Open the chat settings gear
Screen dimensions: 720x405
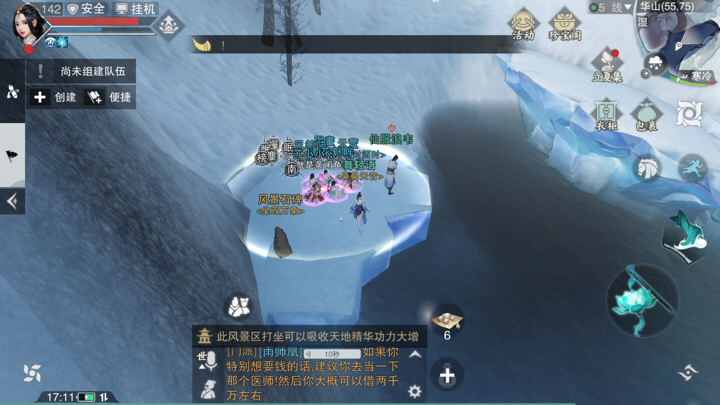coord(415,392)
